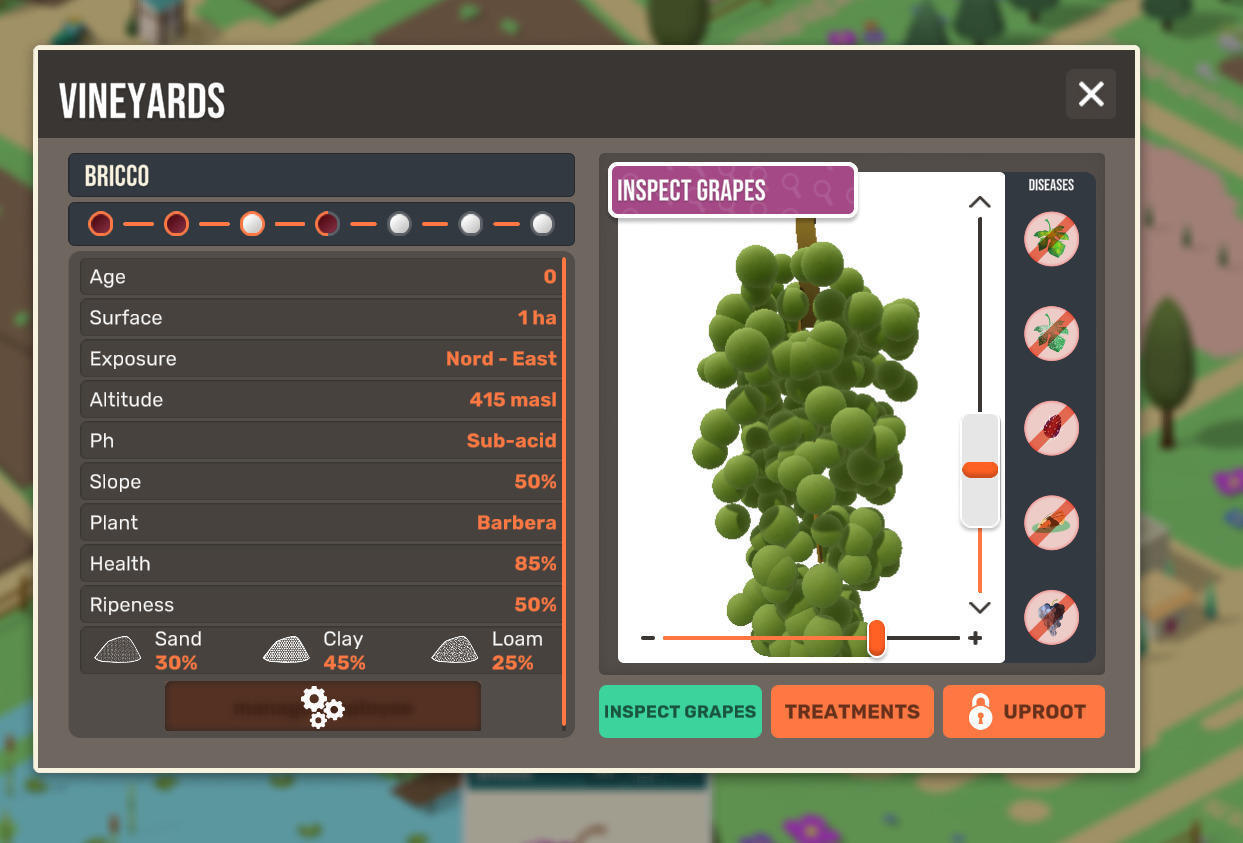Select the dark red berry disease icon
Viewport: 1243px width, 843px height.
pyautogui.click(x=1051, y=428)
